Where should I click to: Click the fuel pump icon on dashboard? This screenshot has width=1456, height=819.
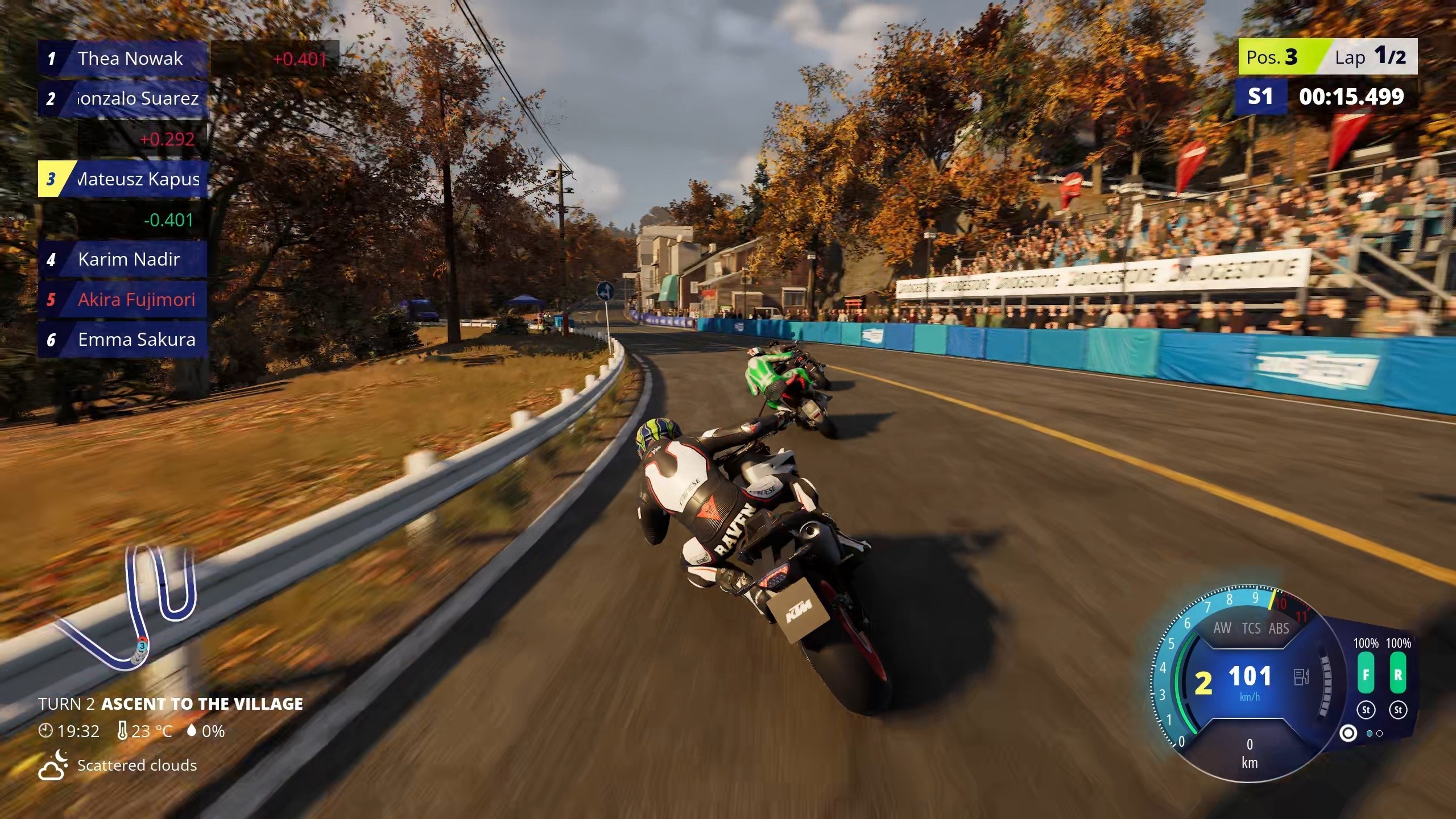pyautogui.click(x=1301, y=677)
